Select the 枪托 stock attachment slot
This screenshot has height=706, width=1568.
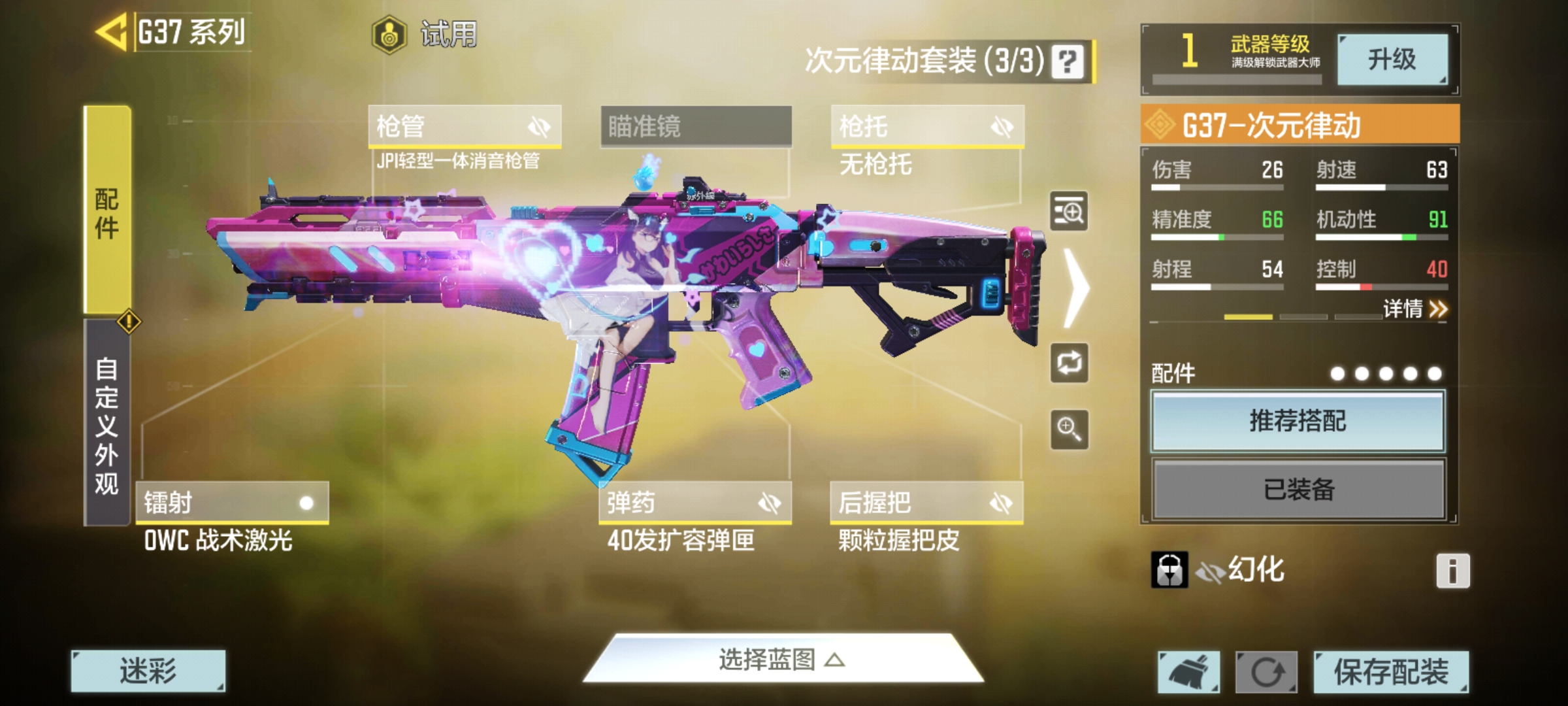click(927, 126)
